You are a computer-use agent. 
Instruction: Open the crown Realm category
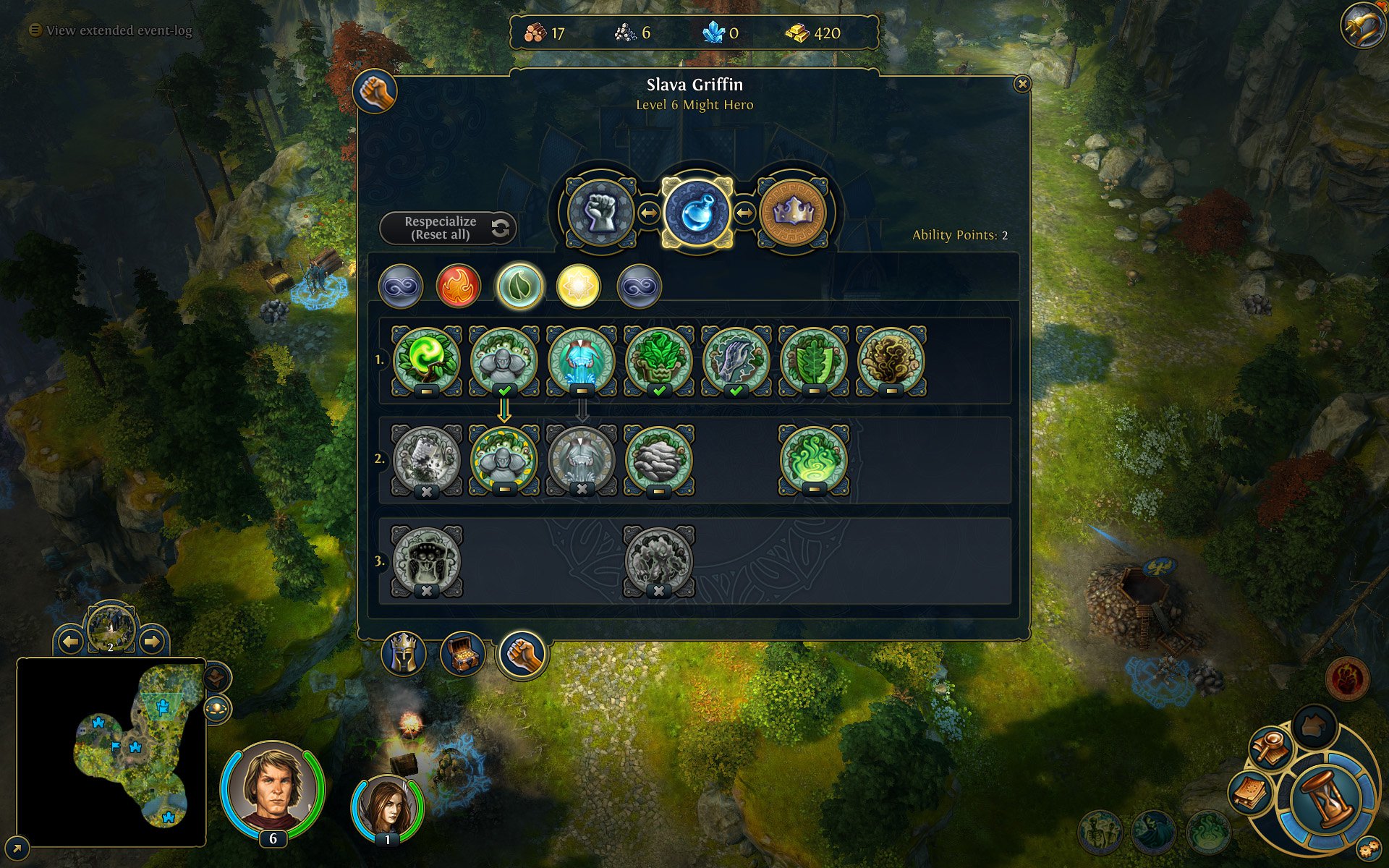pyautogui.click(x=793, y=213)
